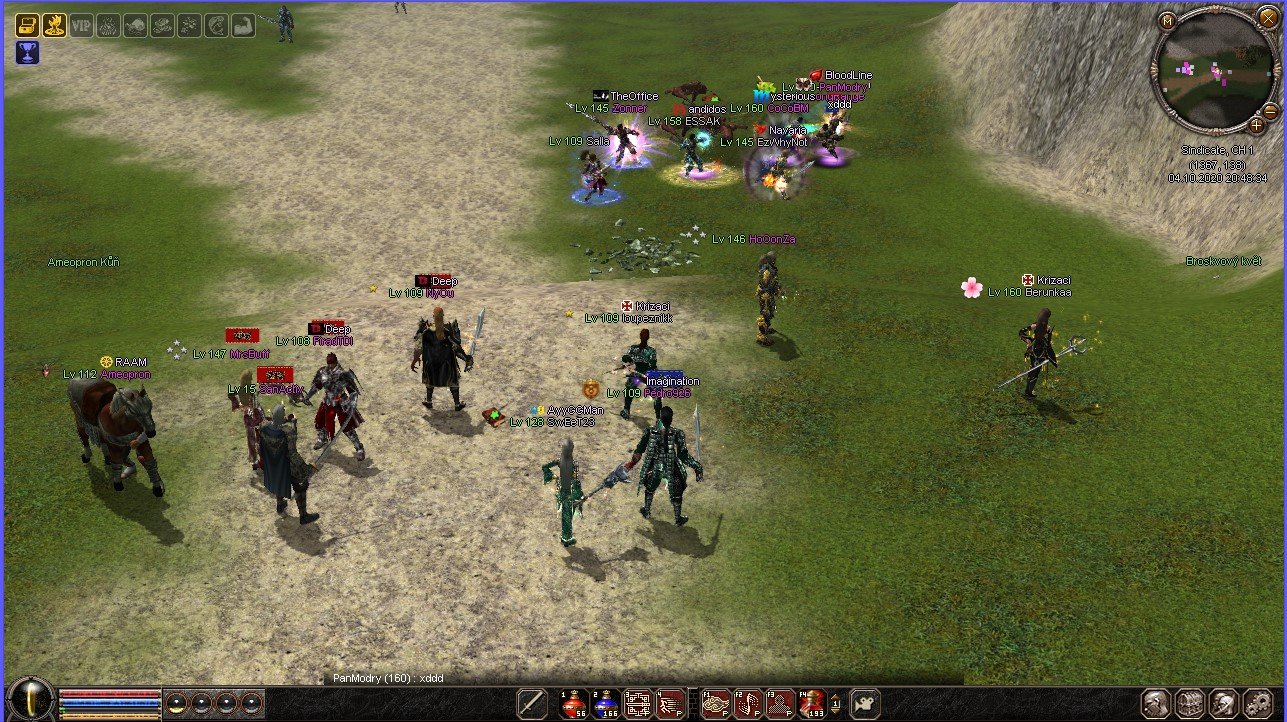
Task: Toggle the camera mode button
Action: click(864, 704)
